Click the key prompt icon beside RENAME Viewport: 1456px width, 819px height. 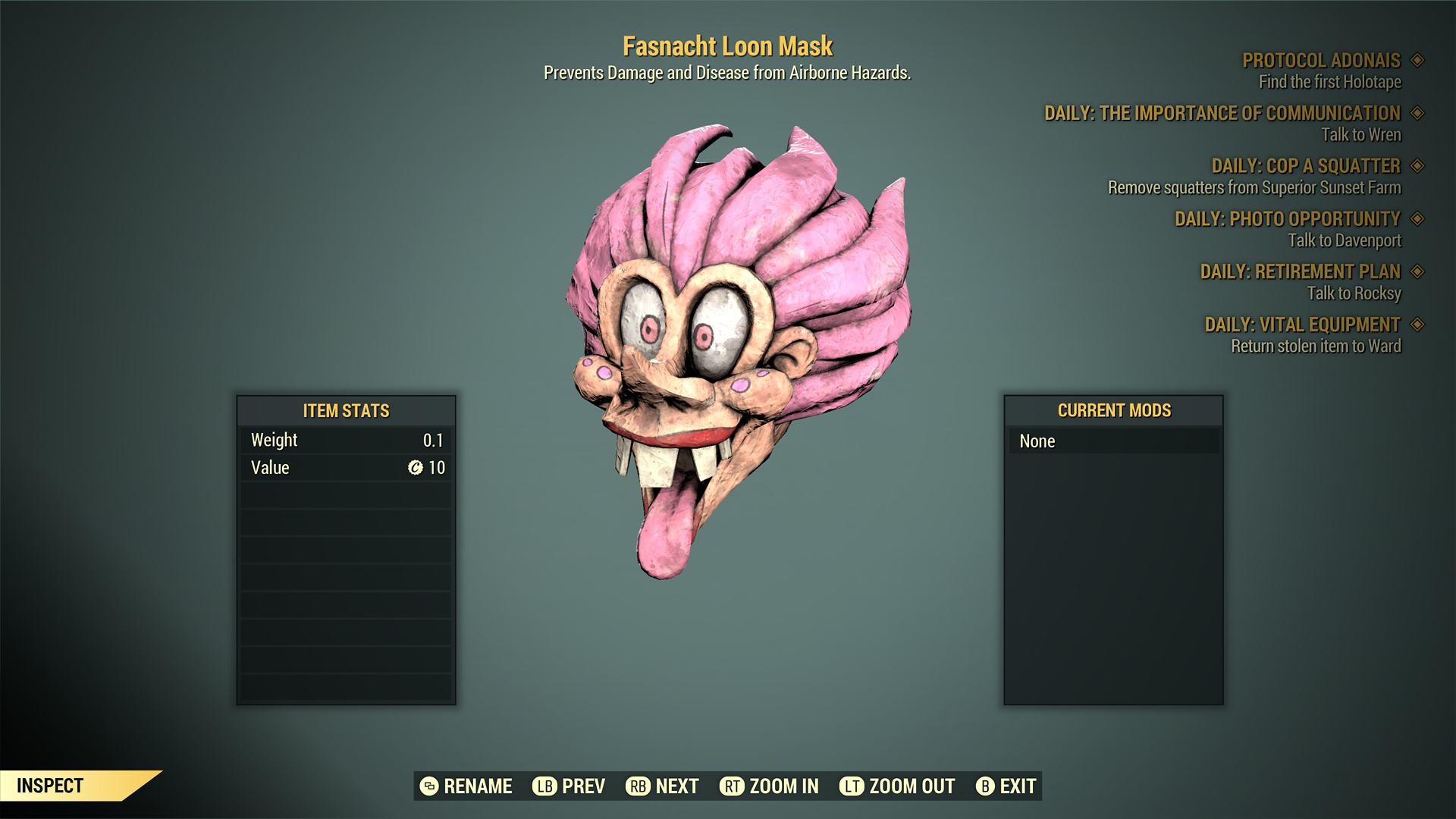[x=428, y=786]
